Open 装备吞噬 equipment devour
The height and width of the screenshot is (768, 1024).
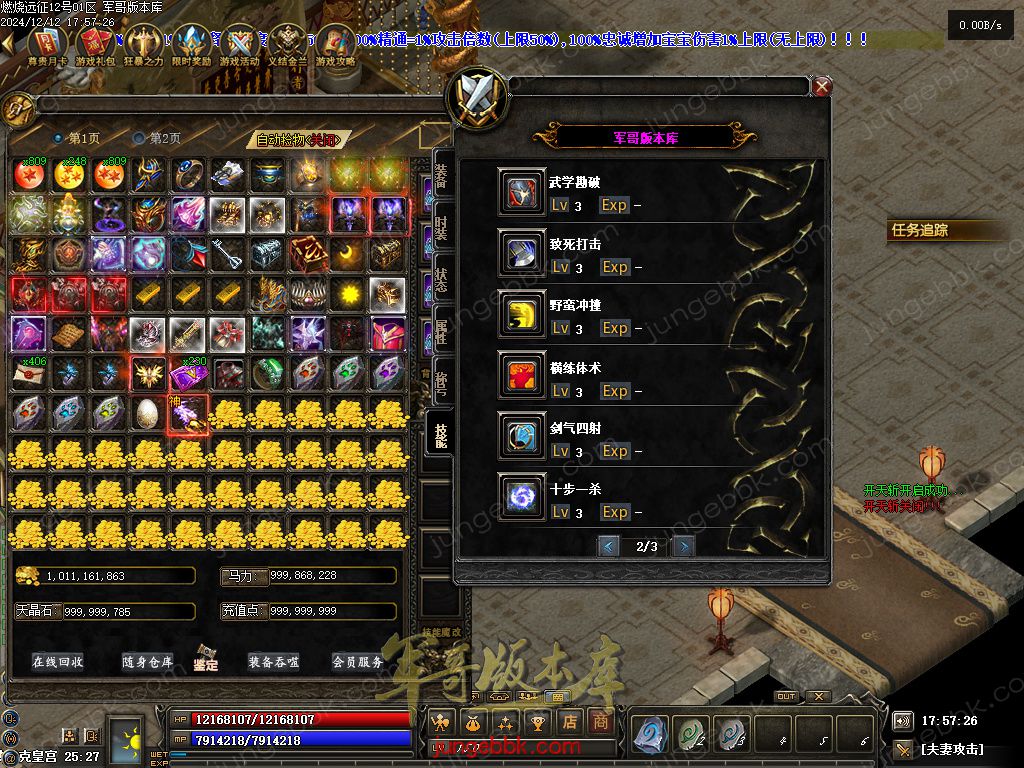pyautogui.click(x=274, y=662)
